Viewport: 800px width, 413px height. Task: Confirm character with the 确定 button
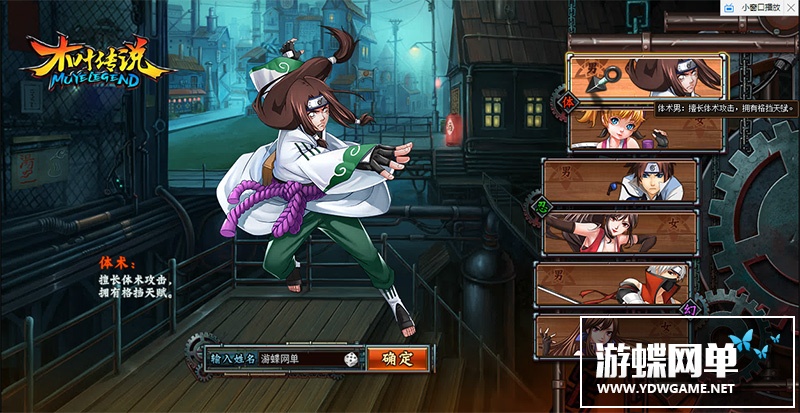(397, 358)
